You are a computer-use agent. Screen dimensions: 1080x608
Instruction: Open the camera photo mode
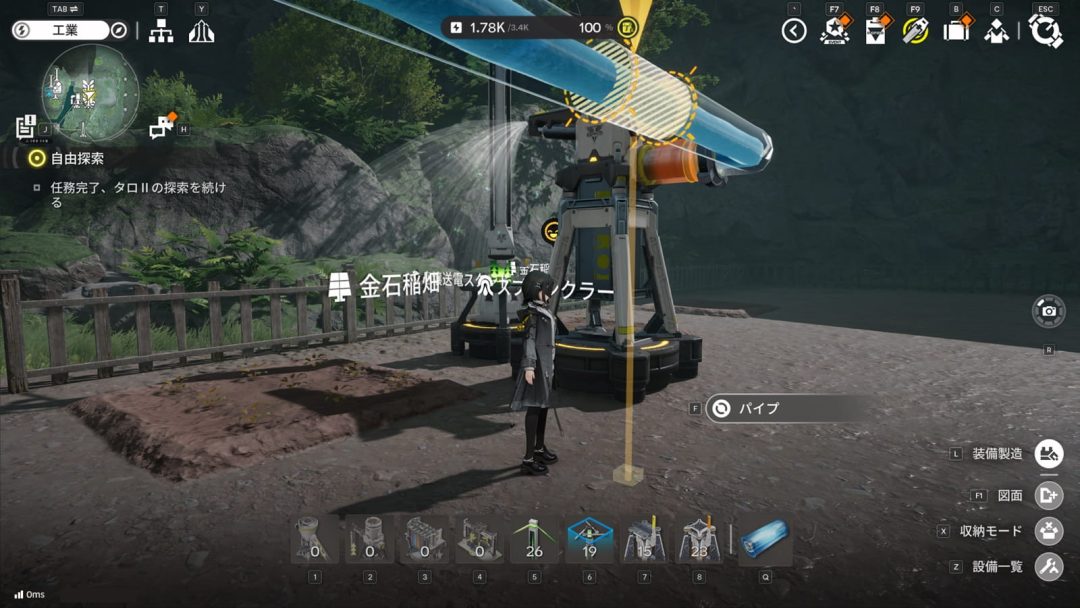pos(1048,311)
